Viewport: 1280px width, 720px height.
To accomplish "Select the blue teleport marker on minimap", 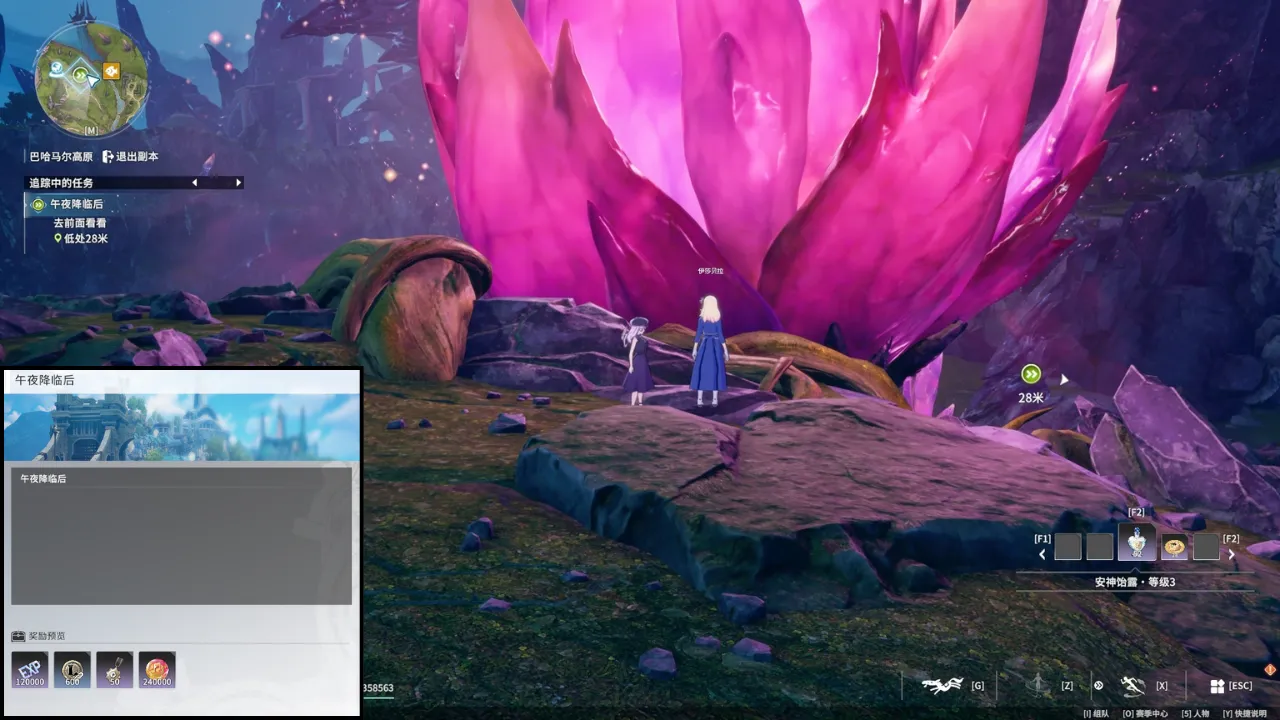I will coord(58,71).
